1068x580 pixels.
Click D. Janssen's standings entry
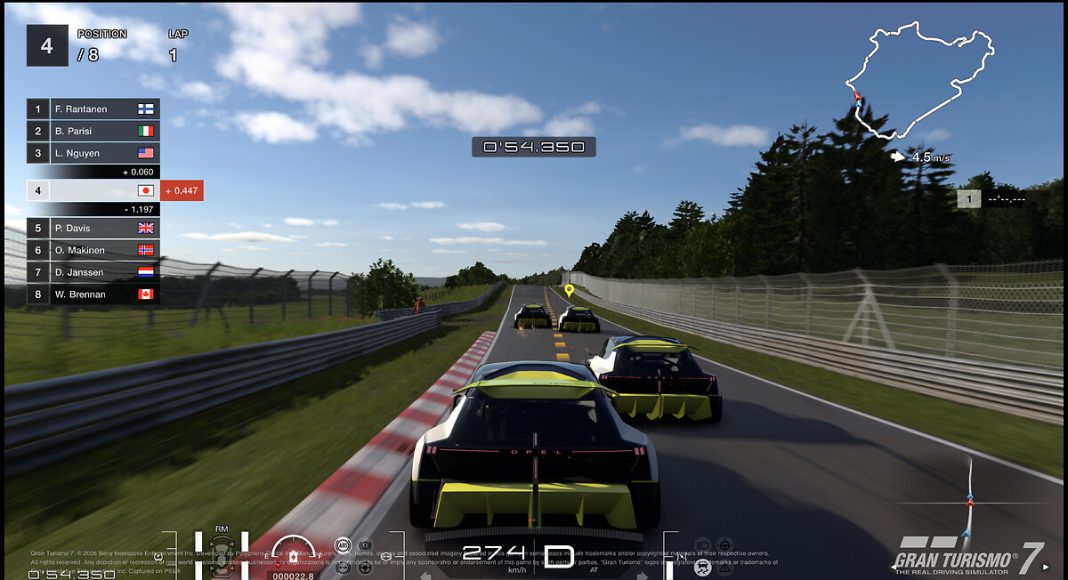(93, 272)
